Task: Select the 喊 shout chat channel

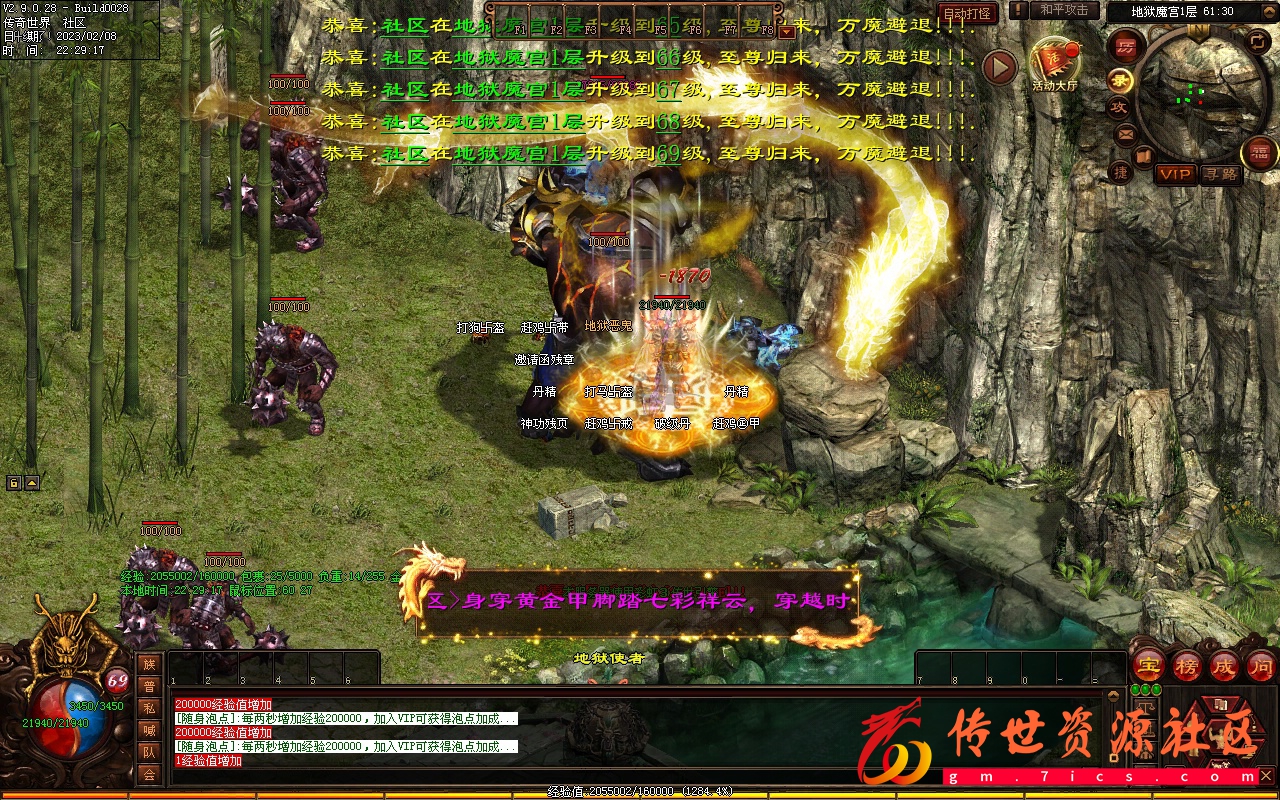Action: (x=149, y=730)
